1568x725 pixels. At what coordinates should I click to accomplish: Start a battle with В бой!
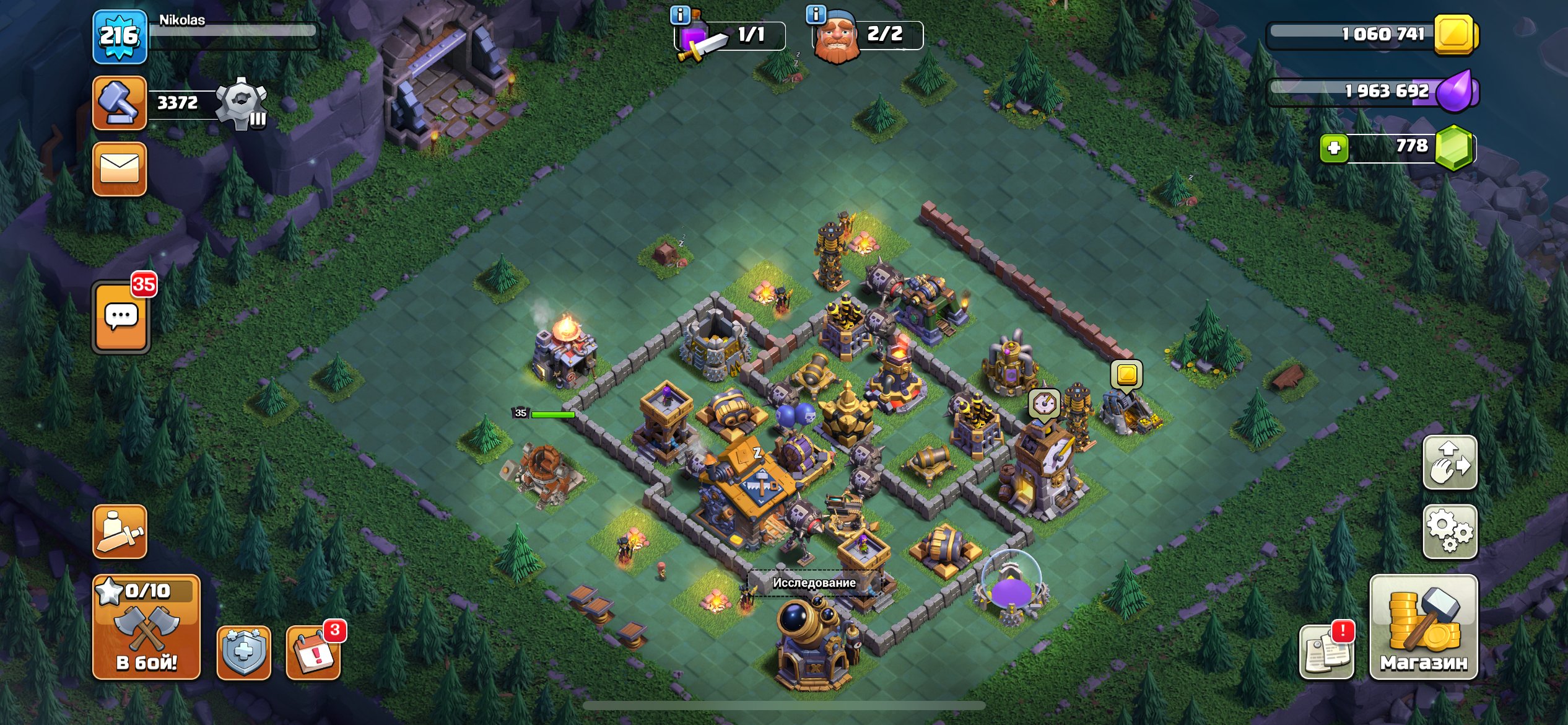click(146, 627)
